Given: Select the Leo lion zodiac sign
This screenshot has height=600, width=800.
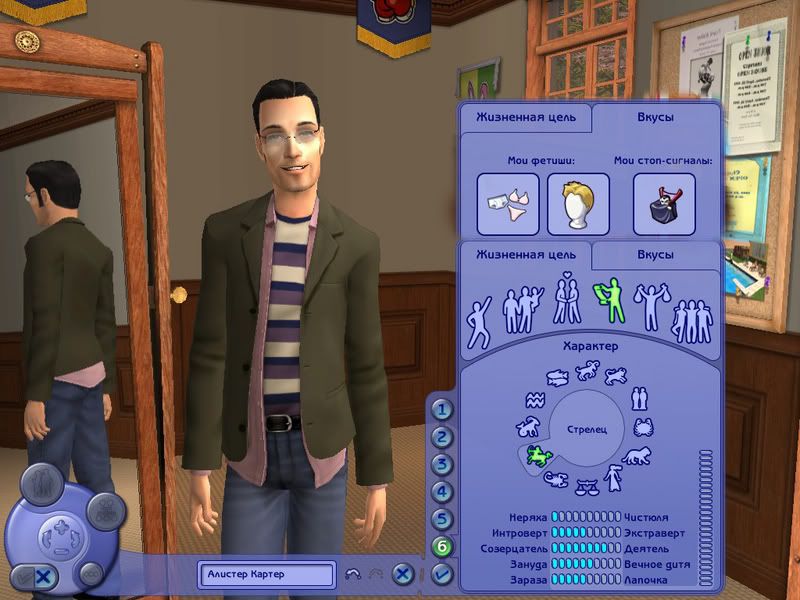Looking at the screenshot, I should (636, 457).
